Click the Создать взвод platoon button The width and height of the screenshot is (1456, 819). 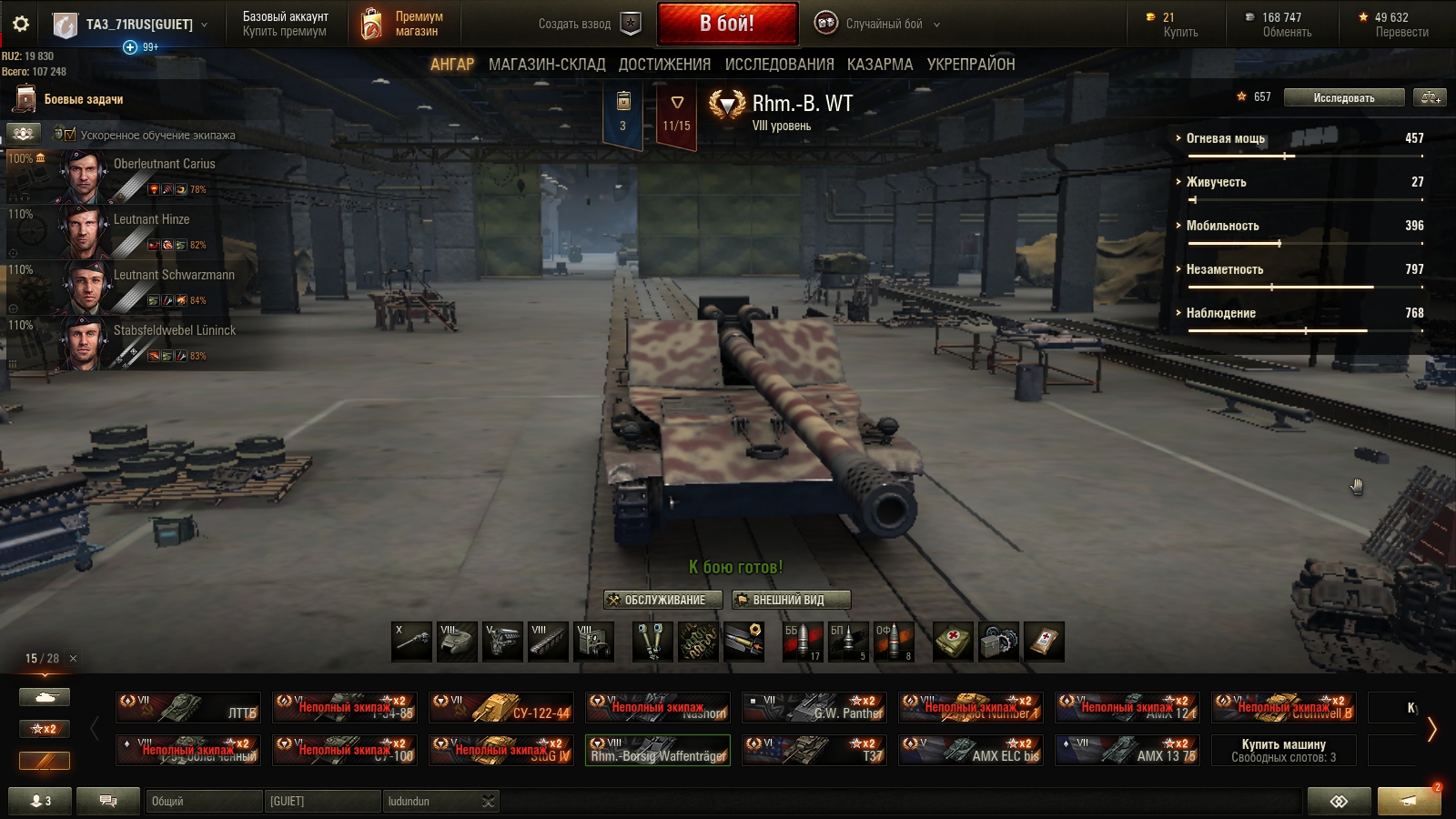click(588, 25)
